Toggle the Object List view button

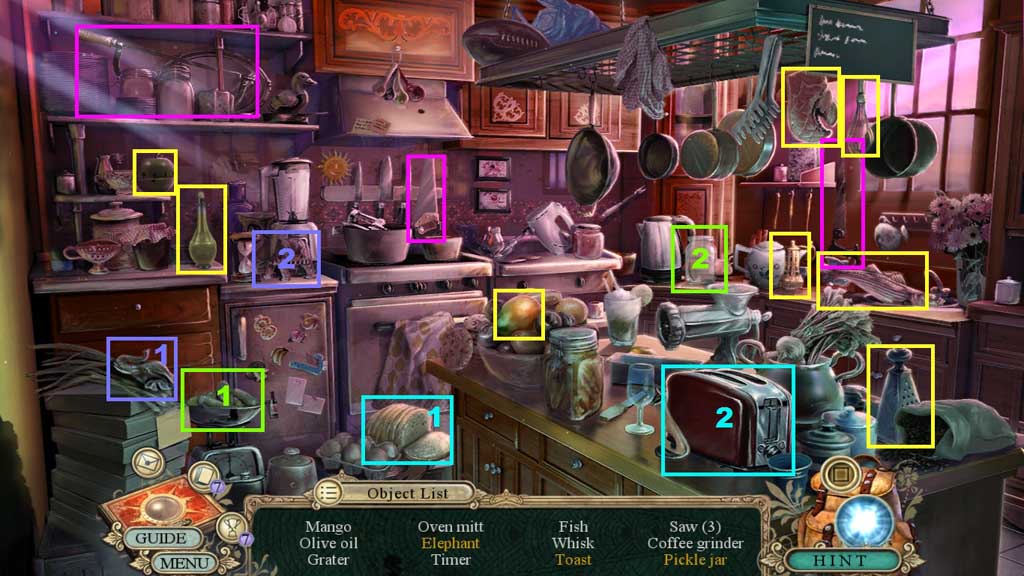(329, 492)
